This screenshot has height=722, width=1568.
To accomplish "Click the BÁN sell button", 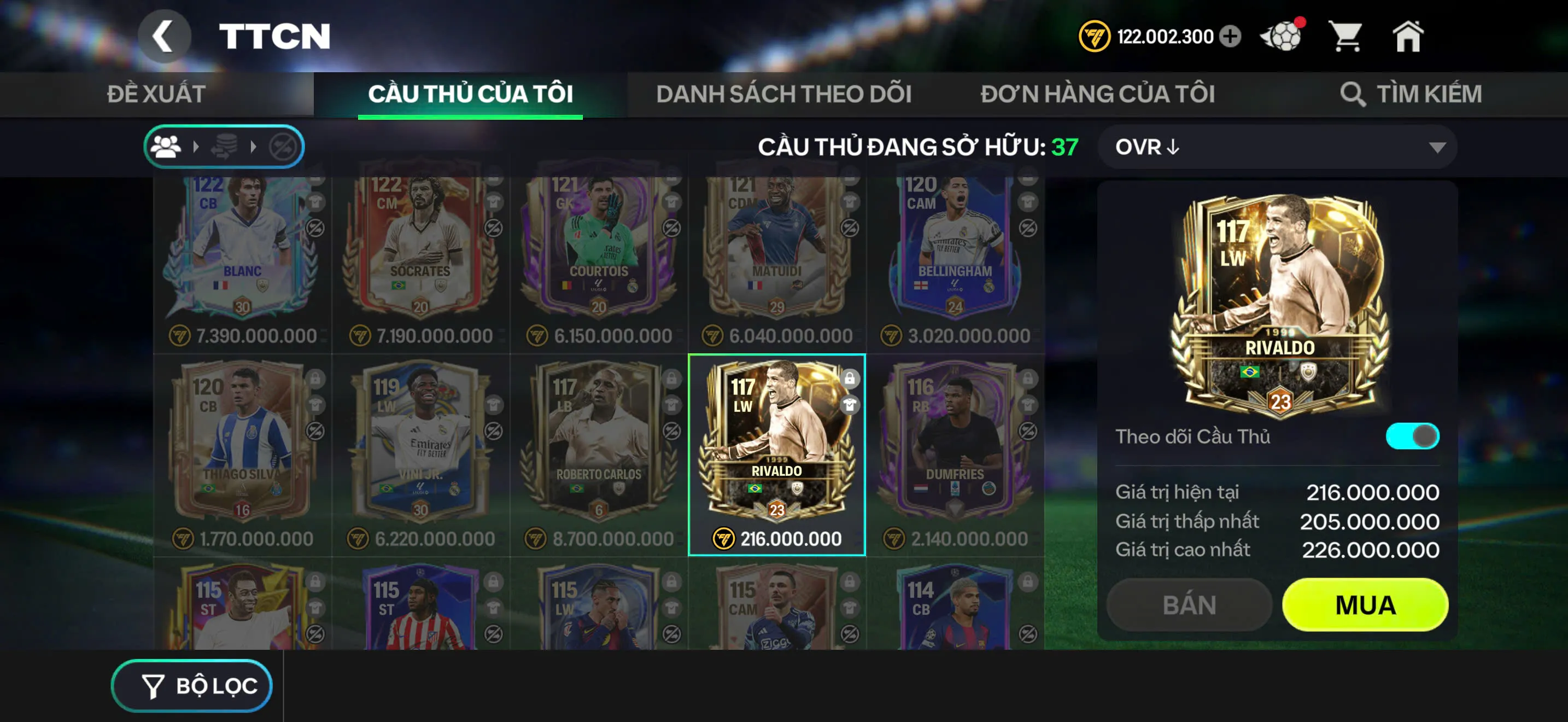I will [x=1187, y=604].
